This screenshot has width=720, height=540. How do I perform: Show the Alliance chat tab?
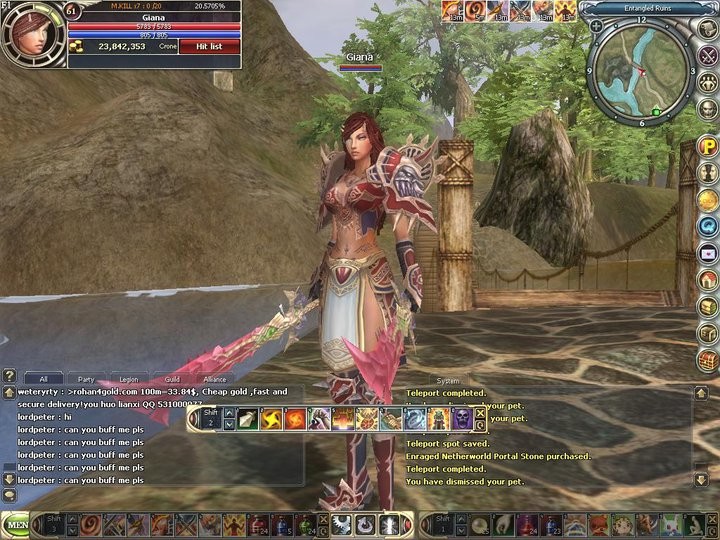215,379
